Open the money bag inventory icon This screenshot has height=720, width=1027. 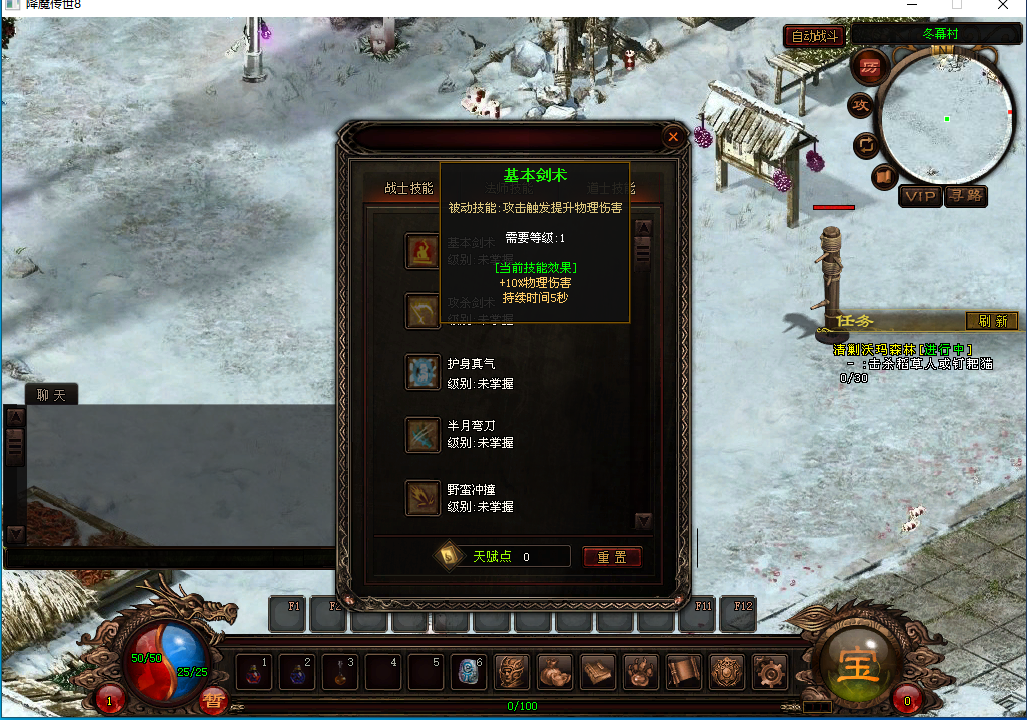[x=555, y=671]
